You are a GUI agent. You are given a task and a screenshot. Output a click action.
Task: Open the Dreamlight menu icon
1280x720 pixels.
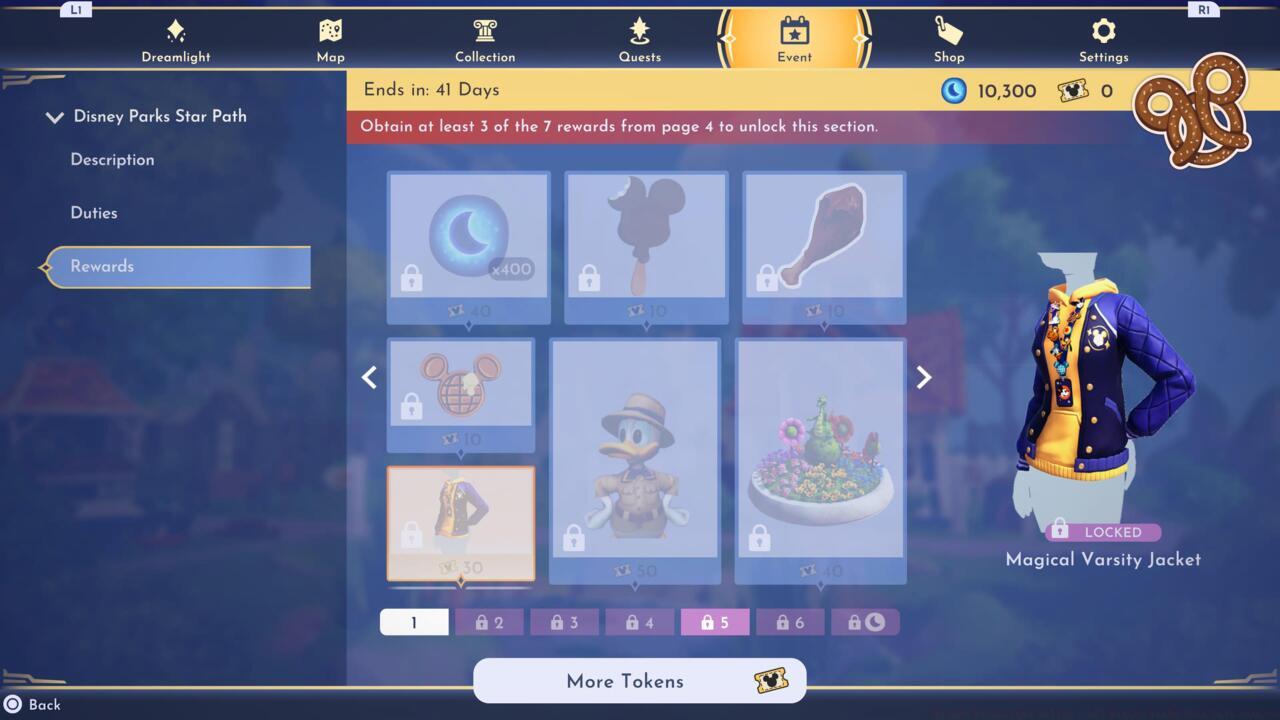coord(175,33)
